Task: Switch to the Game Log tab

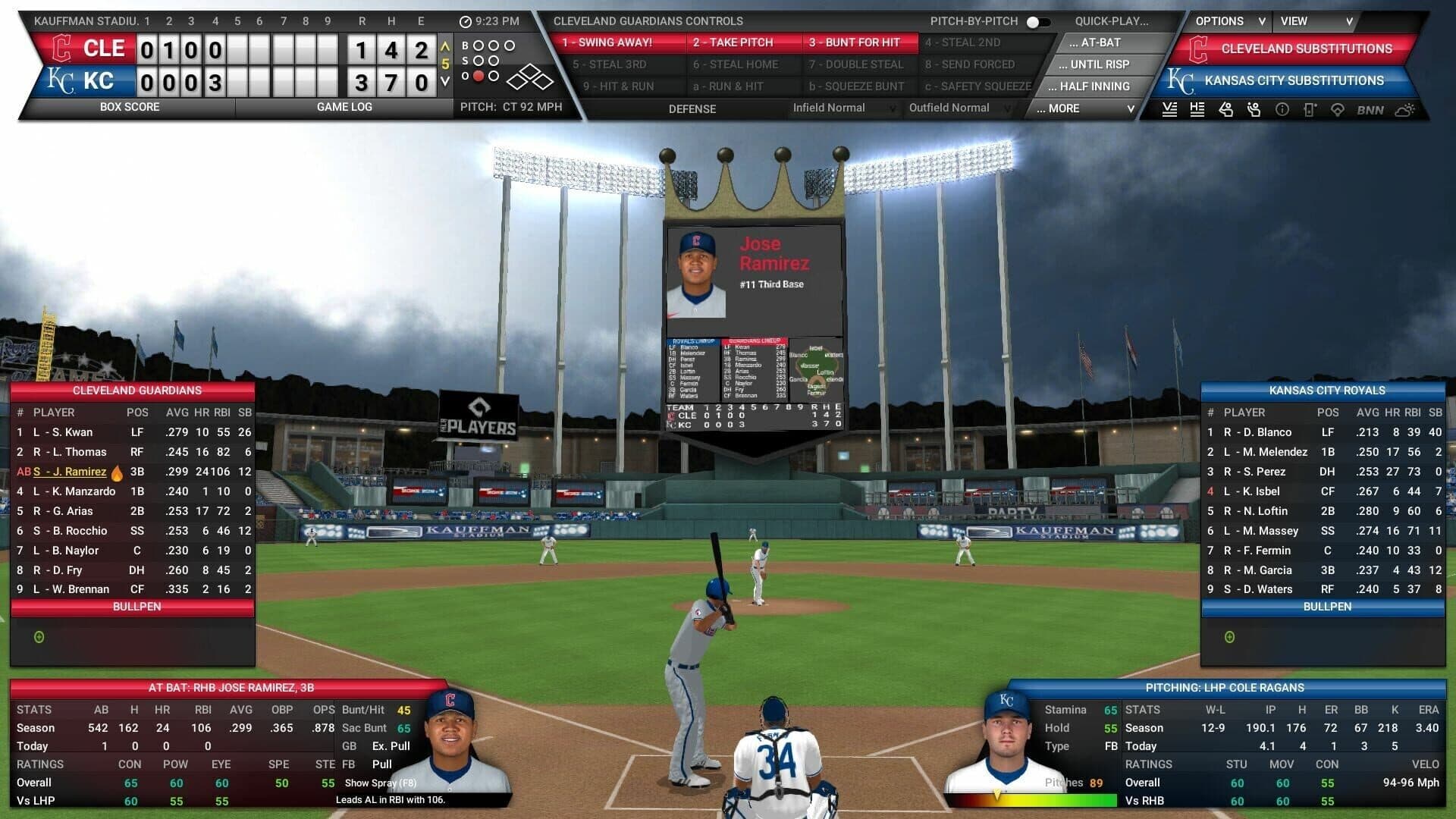Action: point(345,107)
